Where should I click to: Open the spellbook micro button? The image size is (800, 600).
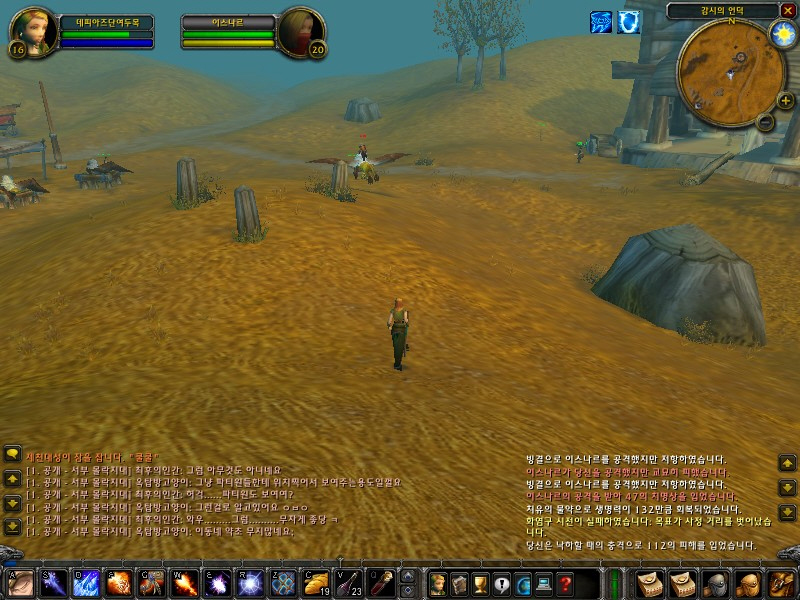[x=459, y=583]
